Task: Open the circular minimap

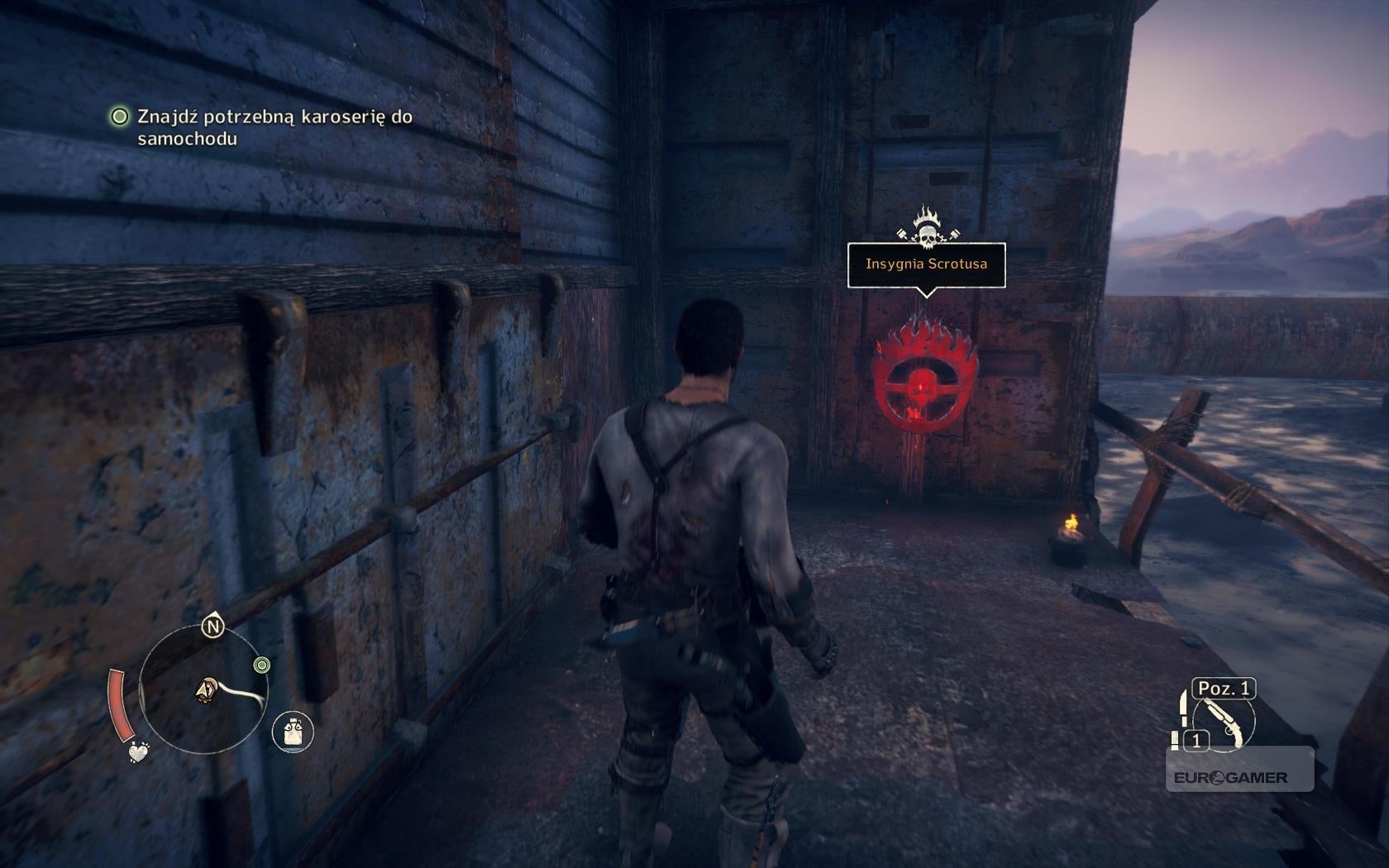Action: [x=203, y=691]
